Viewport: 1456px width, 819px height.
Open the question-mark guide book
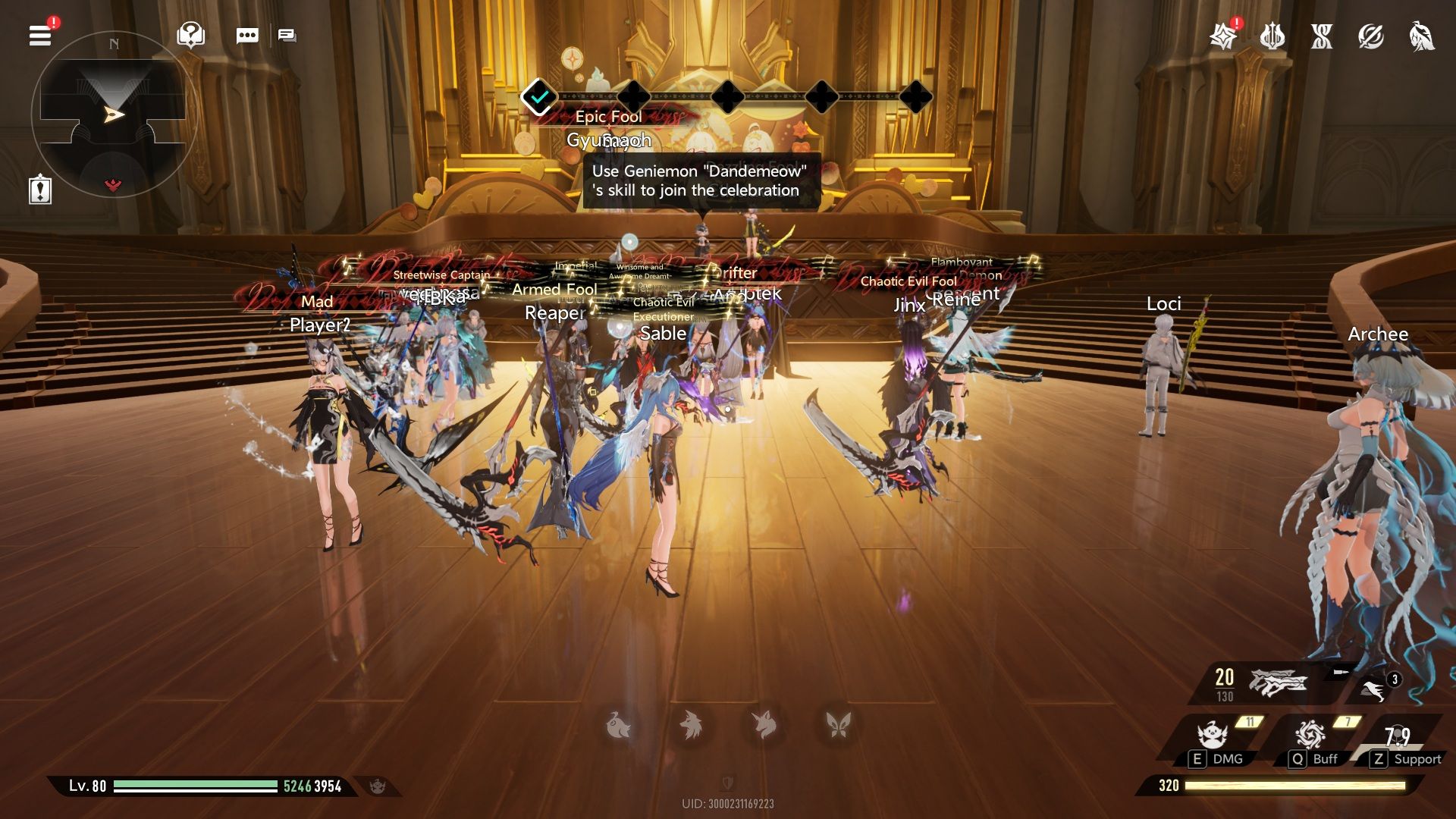click(190, 35)
